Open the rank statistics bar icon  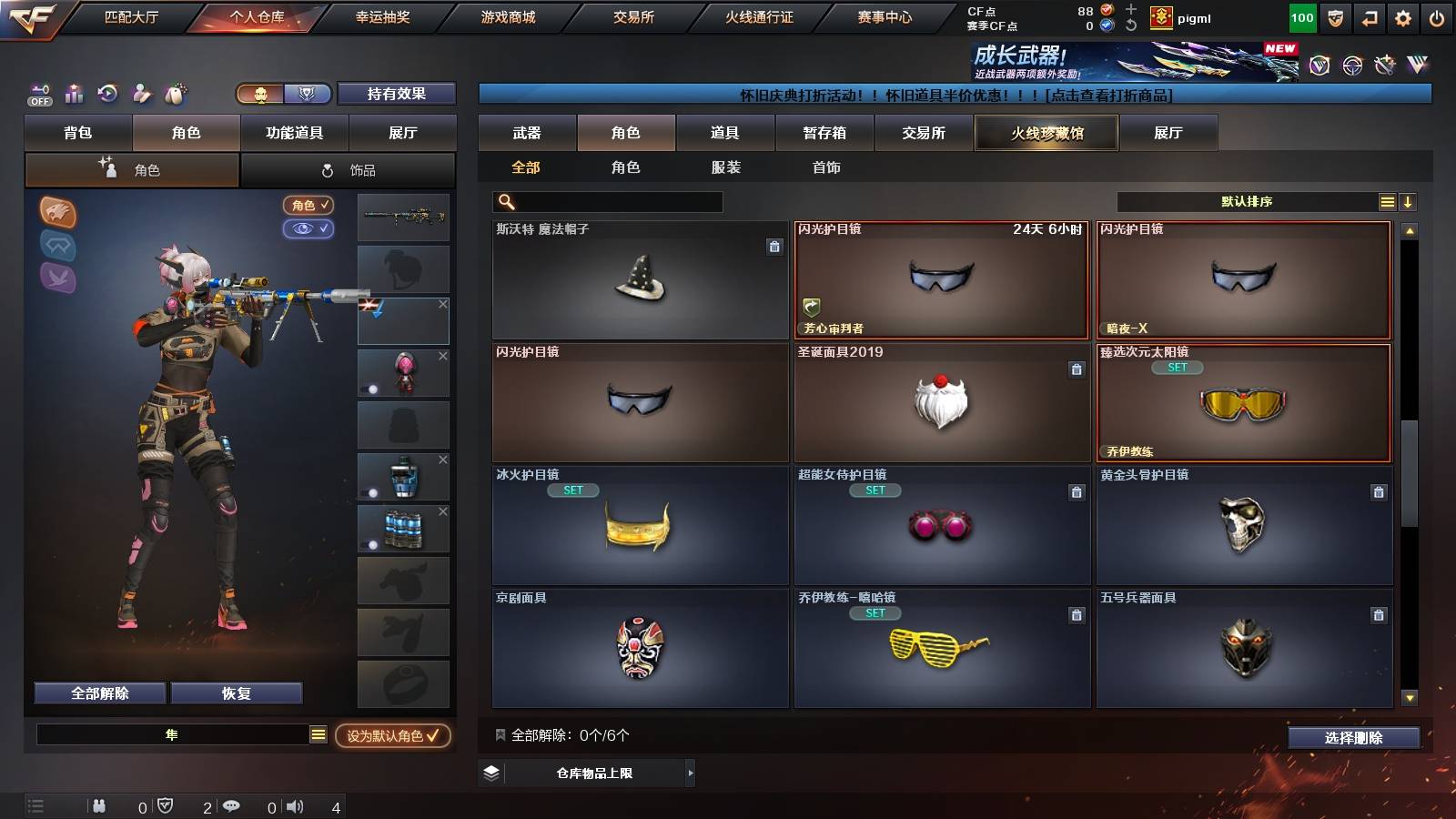74,94
